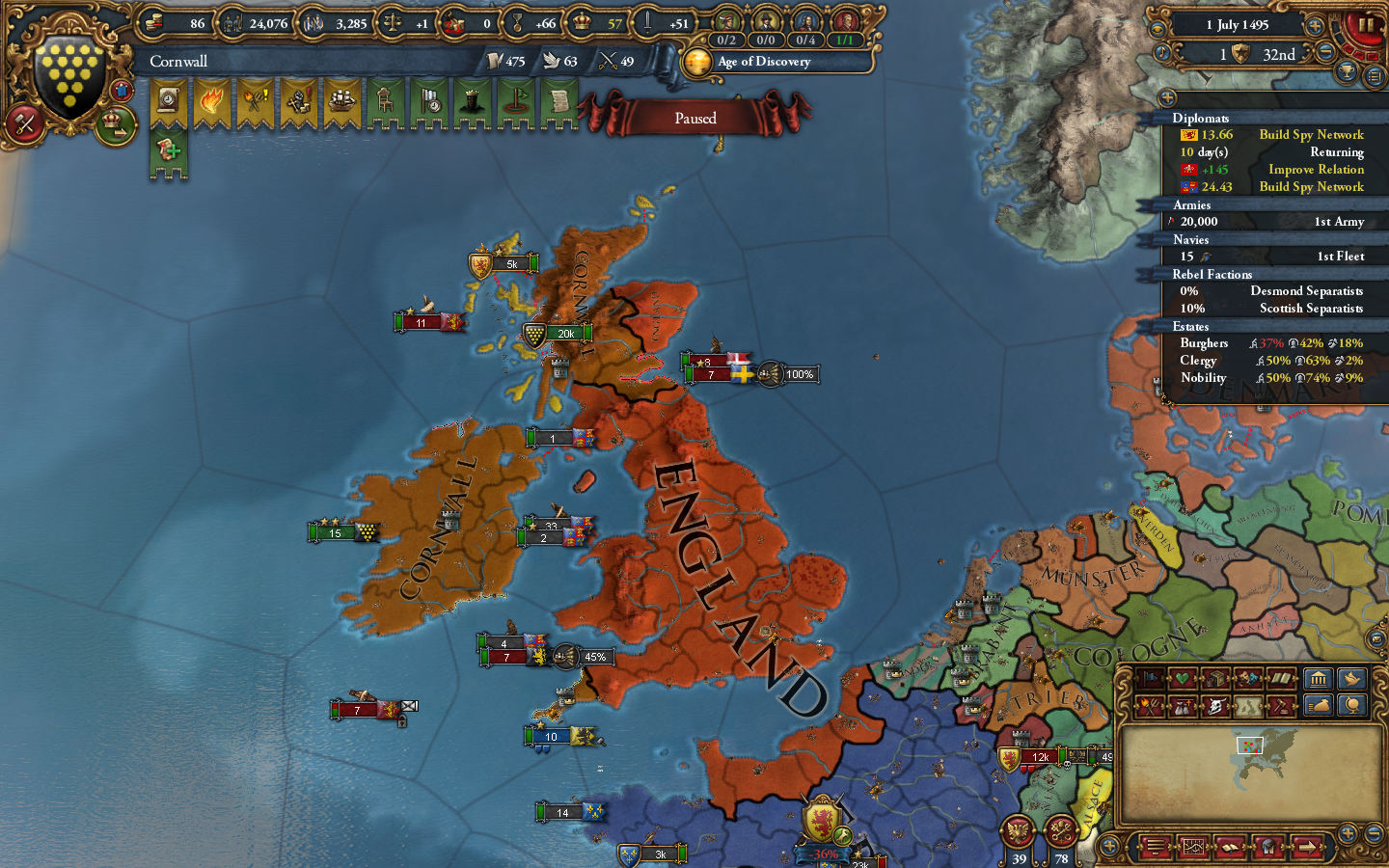Image resolution: width=1389 pixels, height=868 pixels.
Task: Click the revolt risk mapmode torch icon
Action: tap(1148, 707)
